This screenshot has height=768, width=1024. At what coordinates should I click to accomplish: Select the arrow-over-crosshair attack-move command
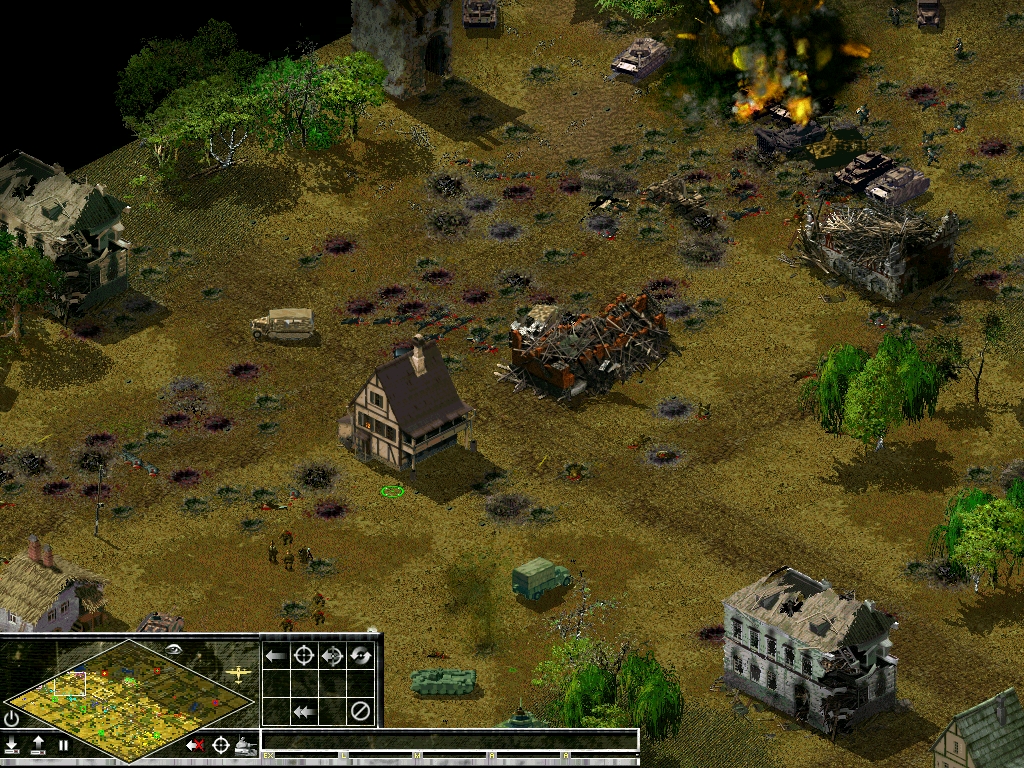coord(332,656)
